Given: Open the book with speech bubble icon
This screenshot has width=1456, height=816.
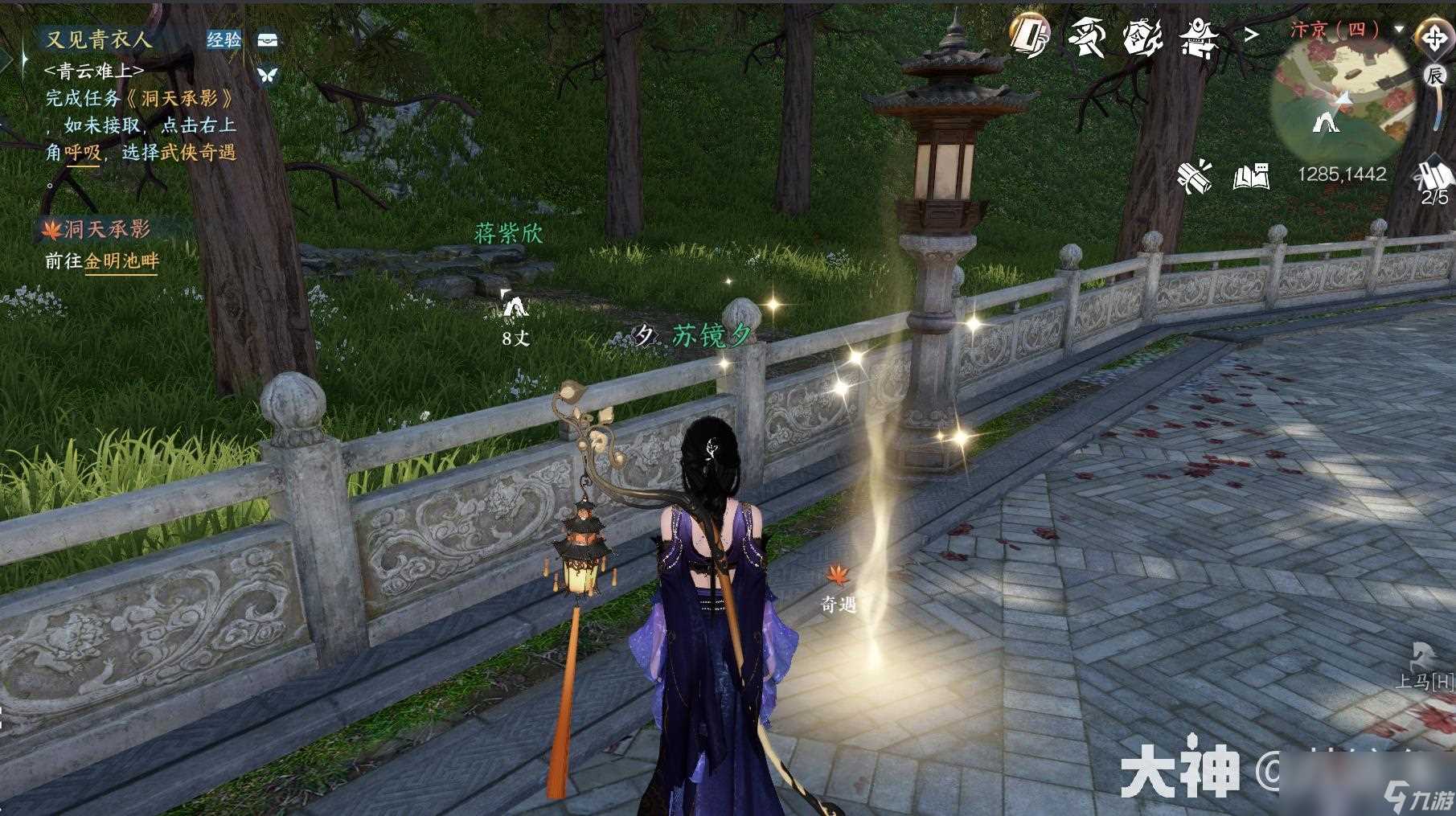Looking at the screenshot, I should point(1251,176).
